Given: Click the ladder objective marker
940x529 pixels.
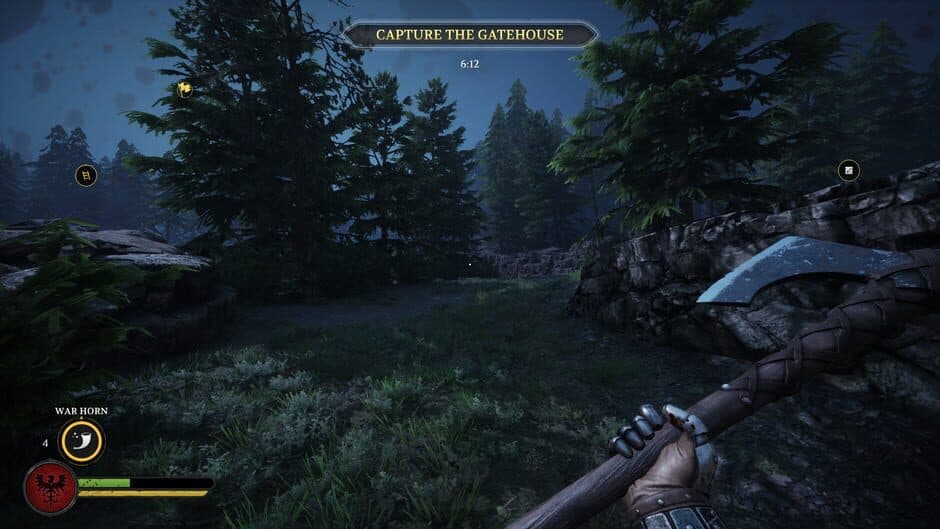Looking at the screenshot, I should 87,176.
